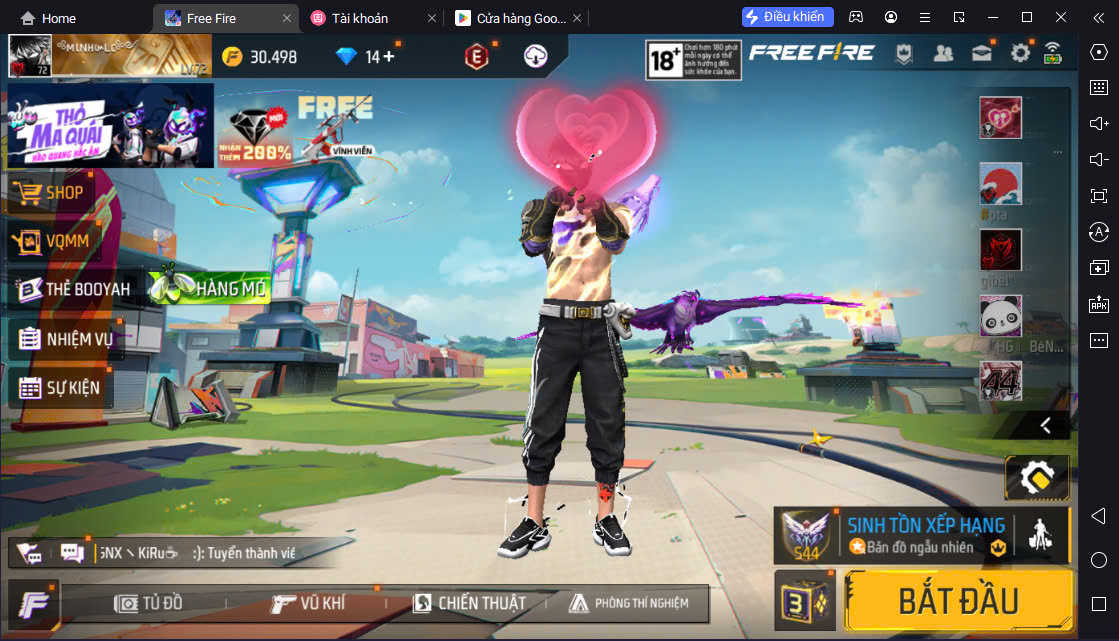
Task: Open the friends icon in top bar
Action: pyautogui.click(x=942, y=53)
